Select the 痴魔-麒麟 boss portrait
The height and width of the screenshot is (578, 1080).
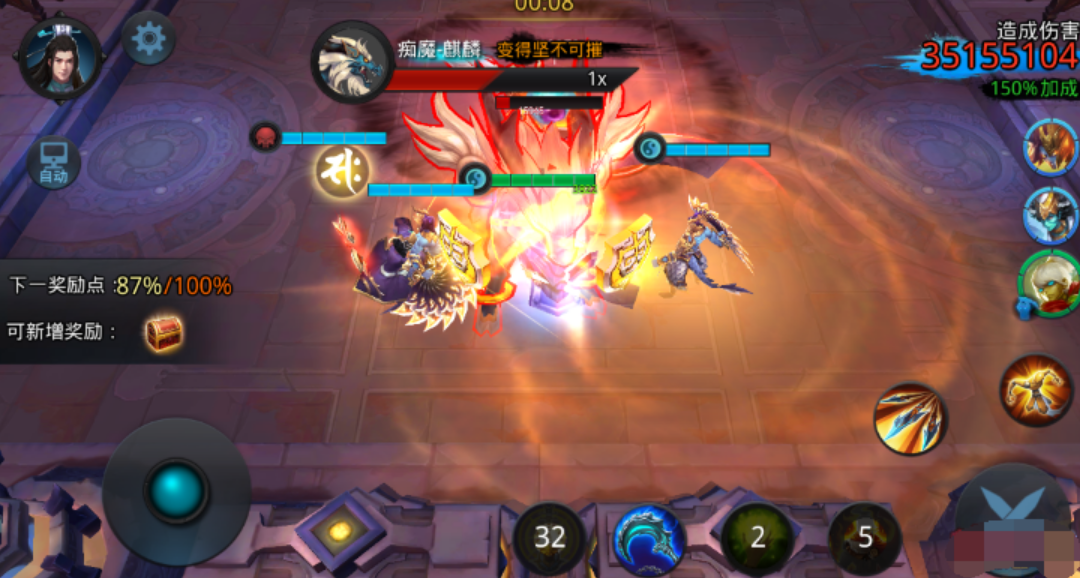(x=352, y=61)
